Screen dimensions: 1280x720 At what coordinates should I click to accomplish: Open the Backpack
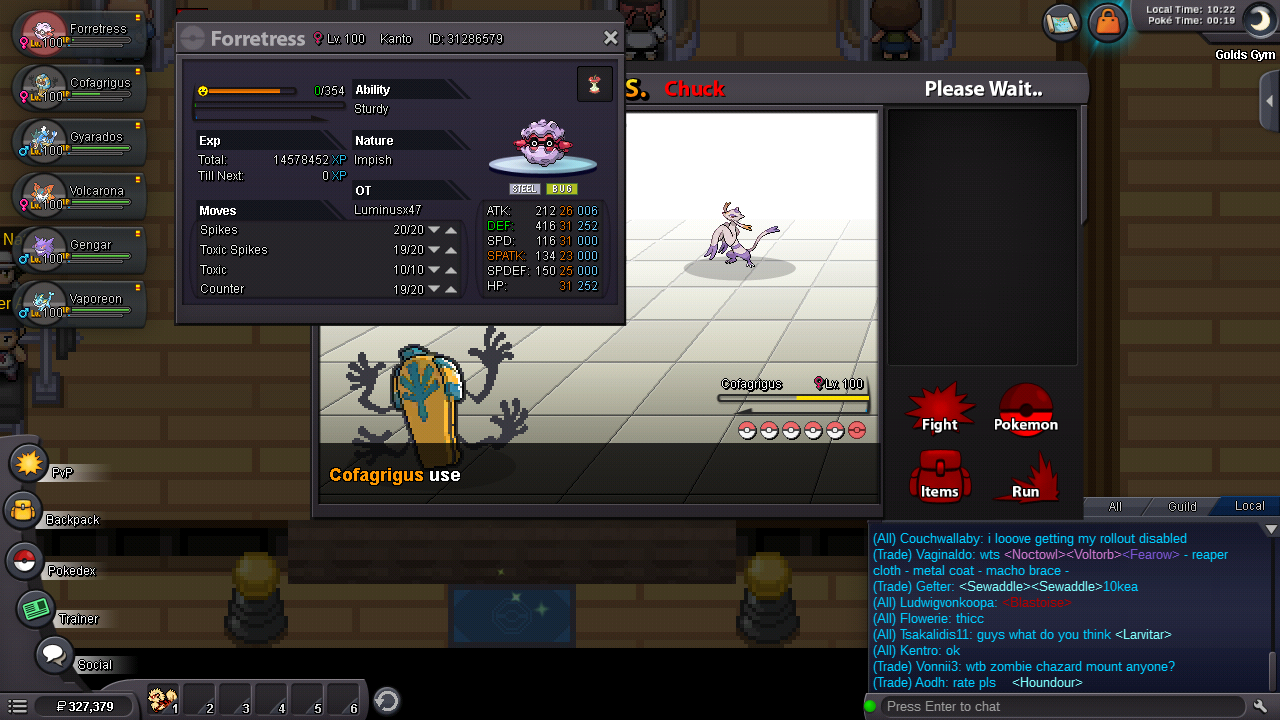coord(24,512)
